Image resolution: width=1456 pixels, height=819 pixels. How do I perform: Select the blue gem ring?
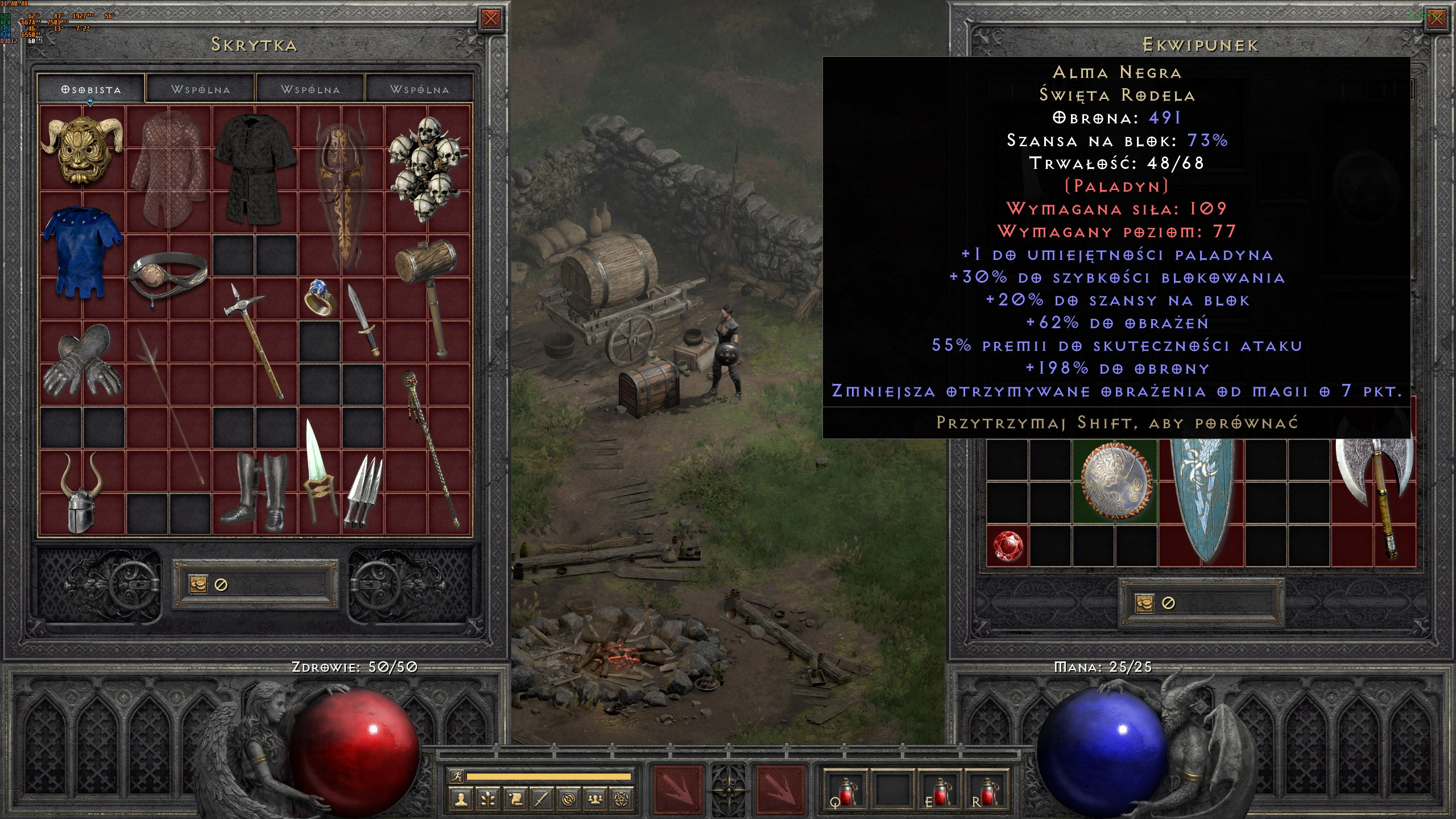tap(320, 297)
